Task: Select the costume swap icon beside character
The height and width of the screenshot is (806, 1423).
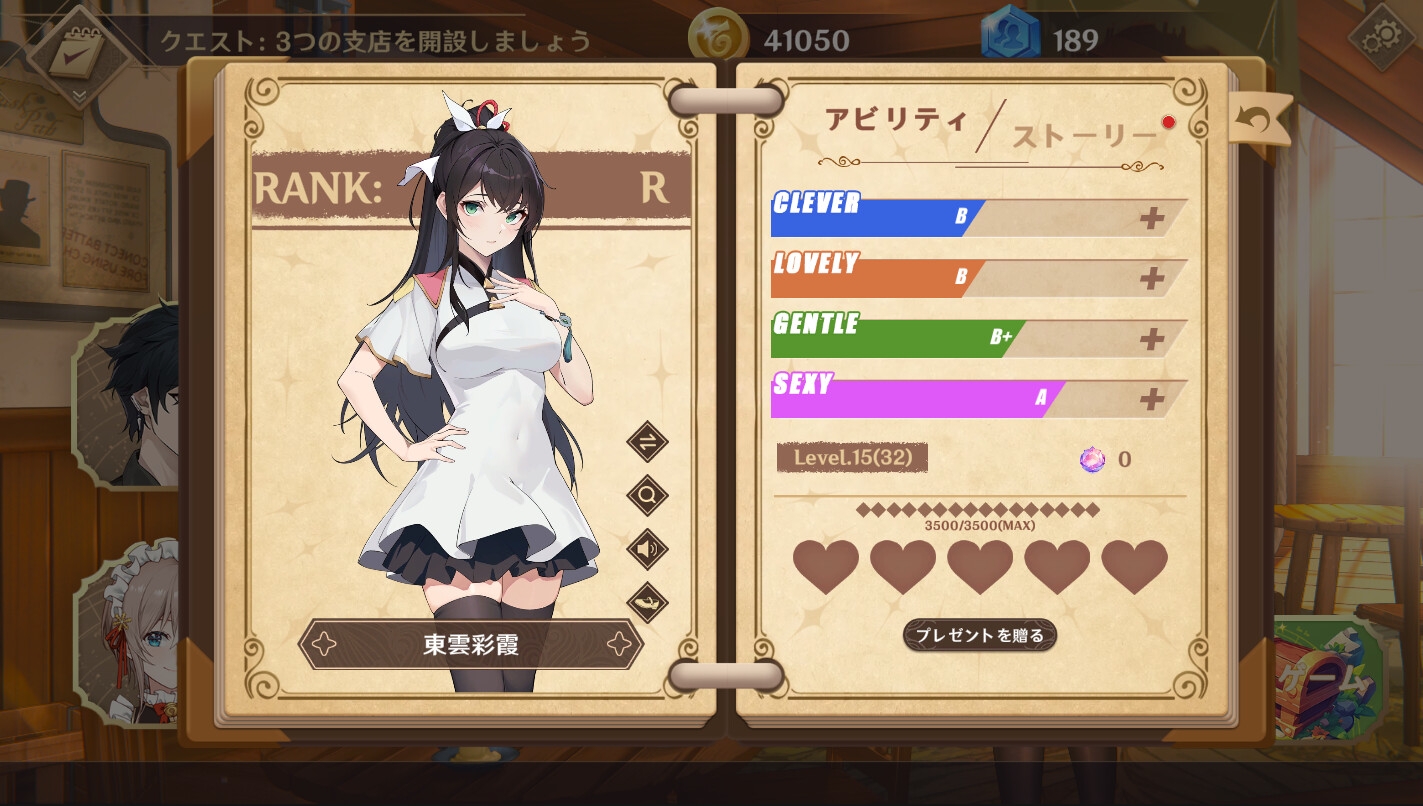Action: click(646, 443)
